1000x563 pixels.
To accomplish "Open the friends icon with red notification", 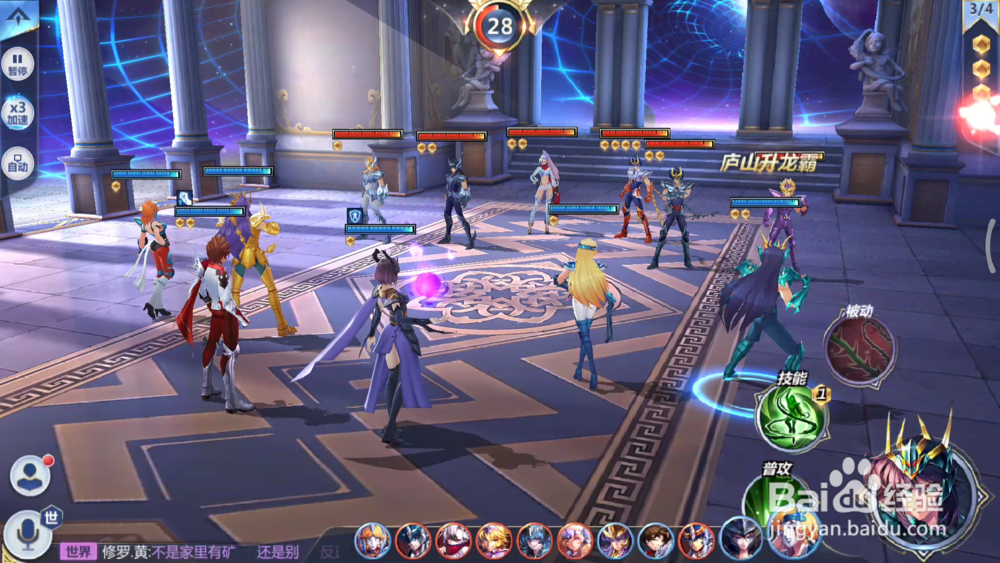I will [30, 475].
